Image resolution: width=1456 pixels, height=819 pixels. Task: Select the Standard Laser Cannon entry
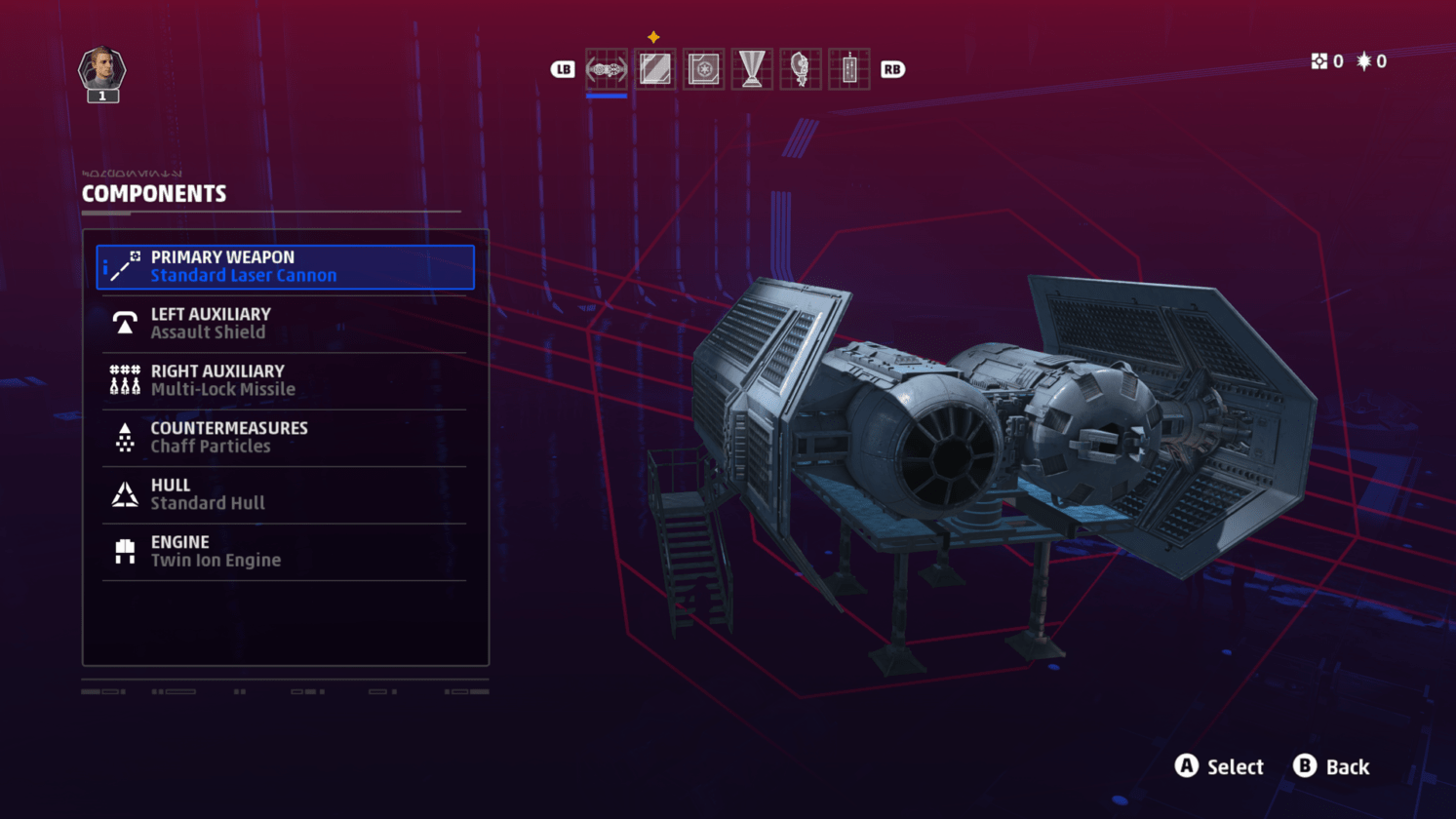click(283, 265)
